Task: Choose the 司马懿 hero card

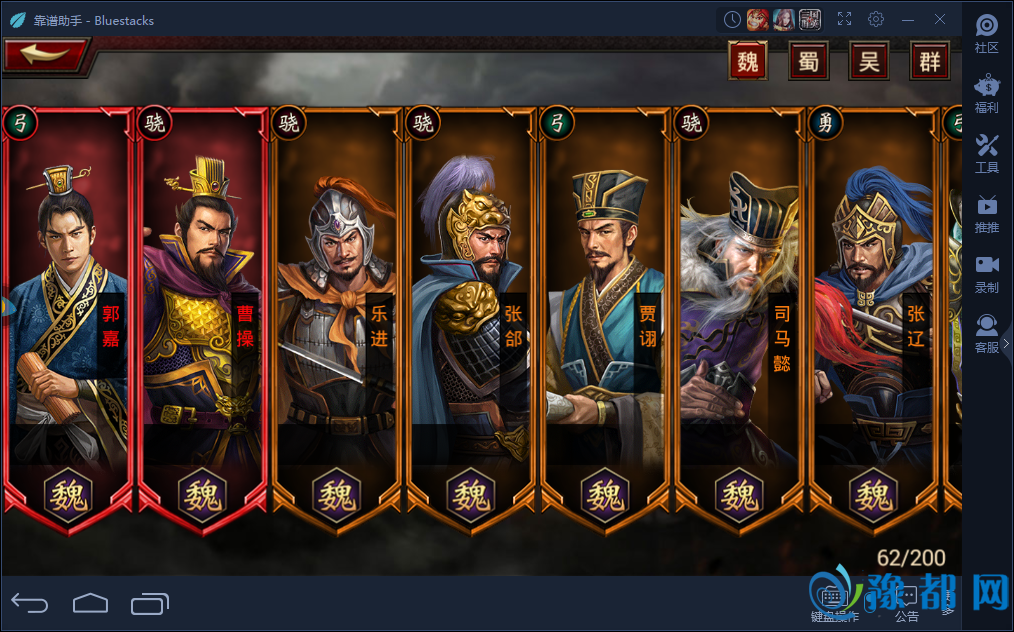Action: (x=740, y=320)
